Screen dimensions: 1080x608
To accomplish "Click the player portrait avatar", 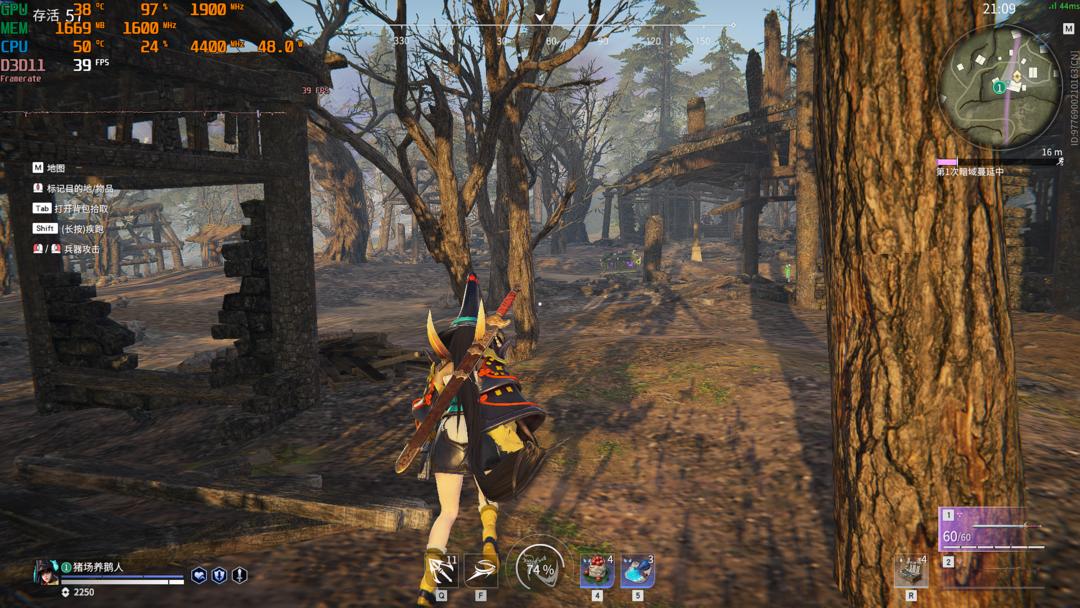I will click(x=46, y=572).
